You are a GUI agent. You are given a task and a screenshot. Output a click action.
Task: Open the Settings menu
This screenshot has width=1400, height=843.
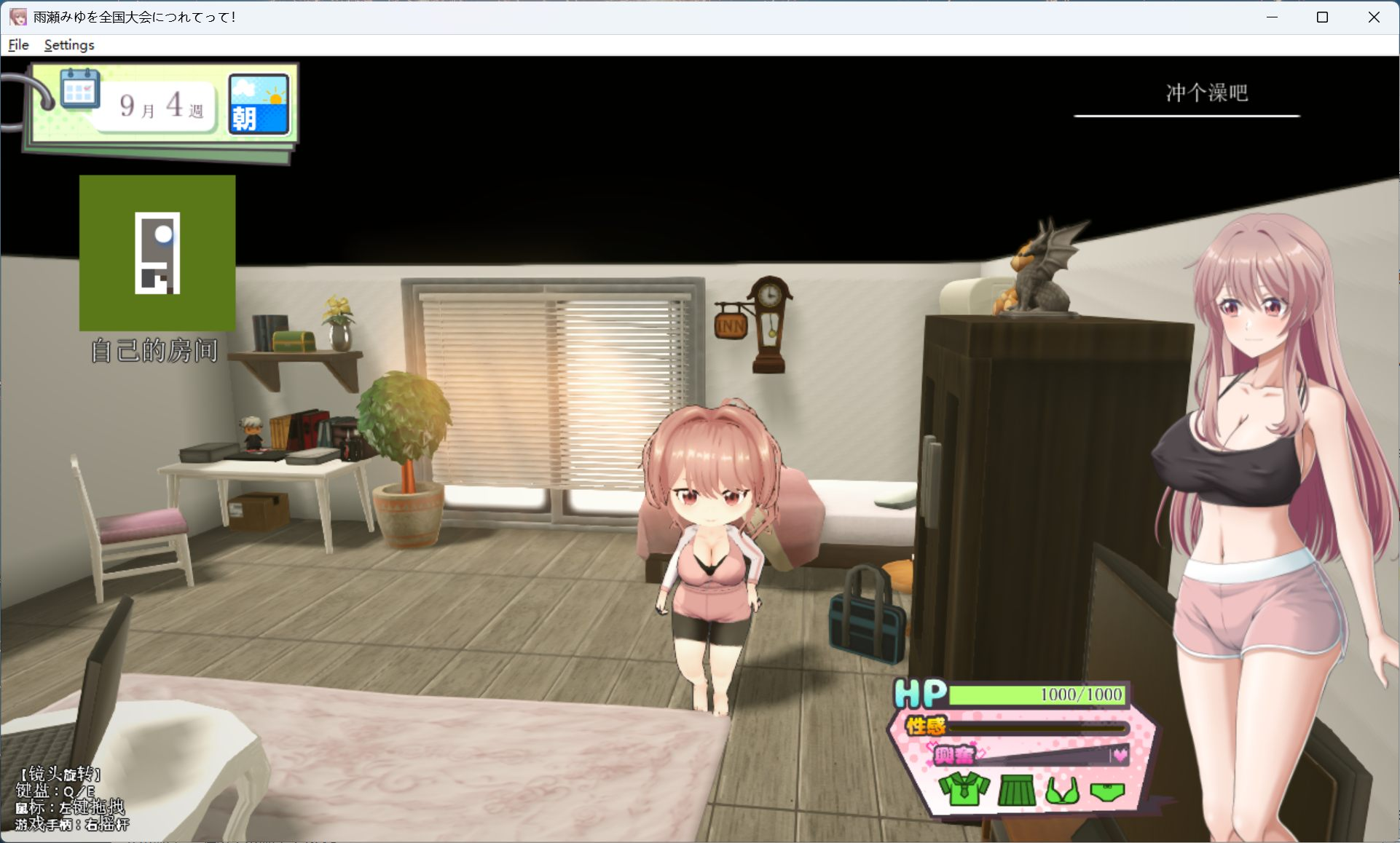[x=68, y=44]
